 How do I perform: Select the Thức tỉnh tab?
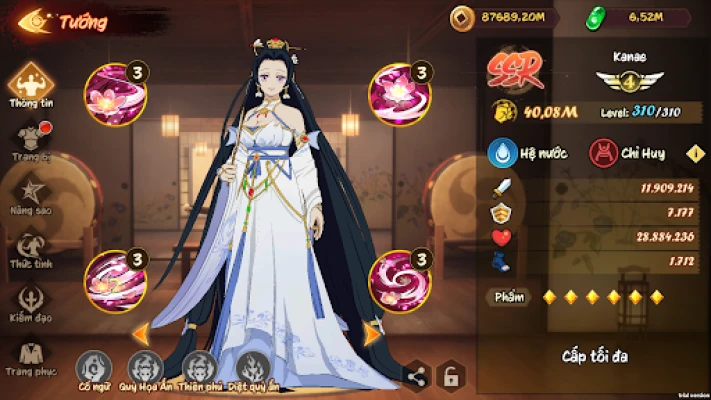tap(31, 248)
